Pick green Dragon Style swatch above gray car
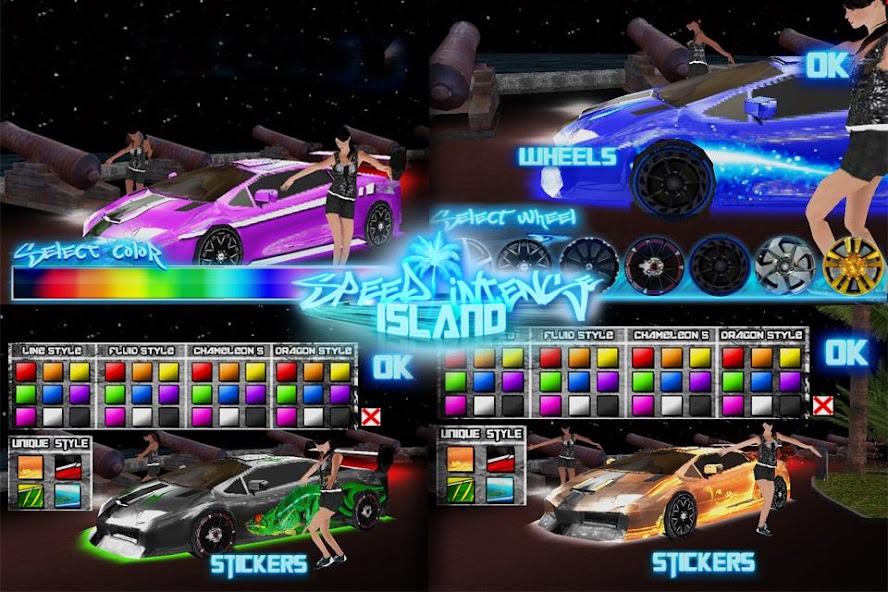888x592 pixels. click(x=286, y=394)
